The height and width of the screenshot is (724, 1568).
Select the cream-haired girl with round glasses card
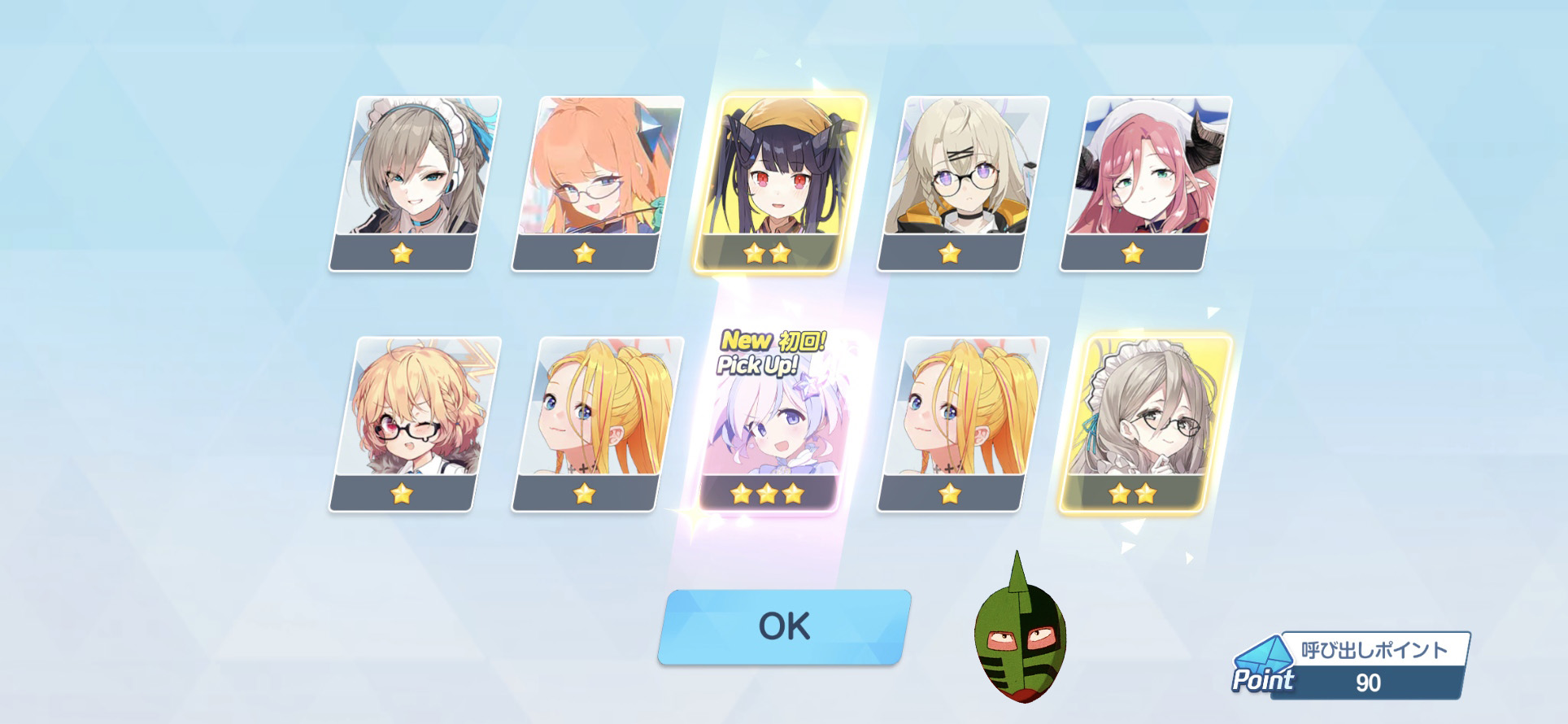point(962,182)
